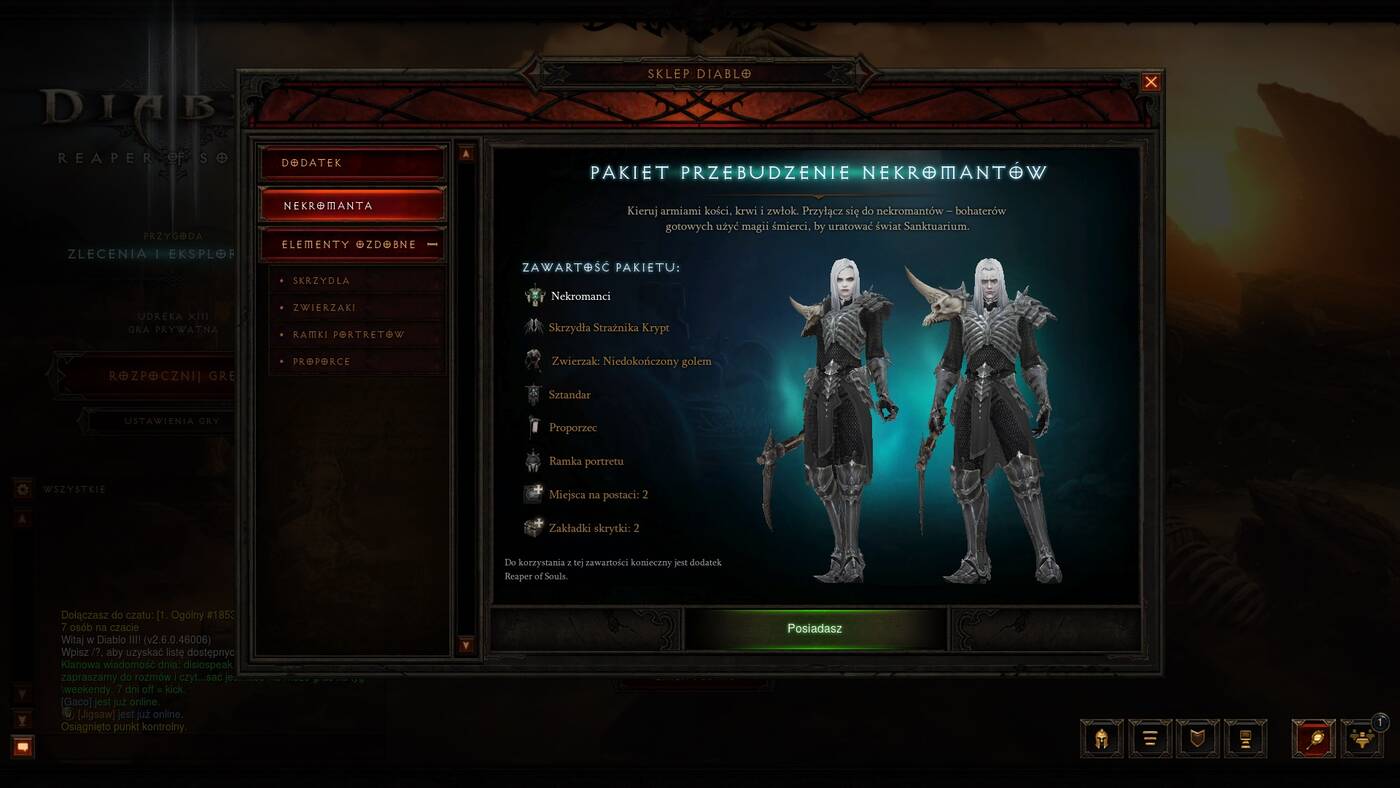1400x788 pixels.
Task: Click the highlighted shop mirror icon
Action: tap(1313, 739)
